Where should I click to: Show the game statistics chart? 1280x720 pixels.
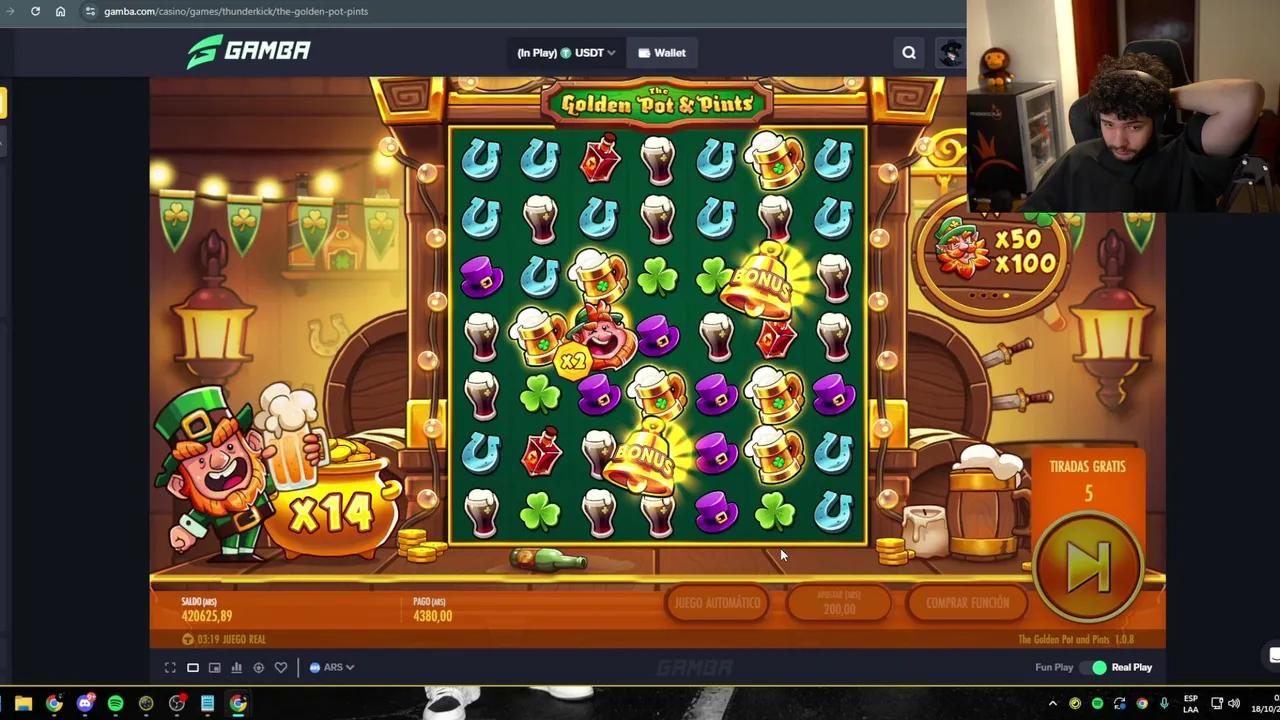click(237, 667)
